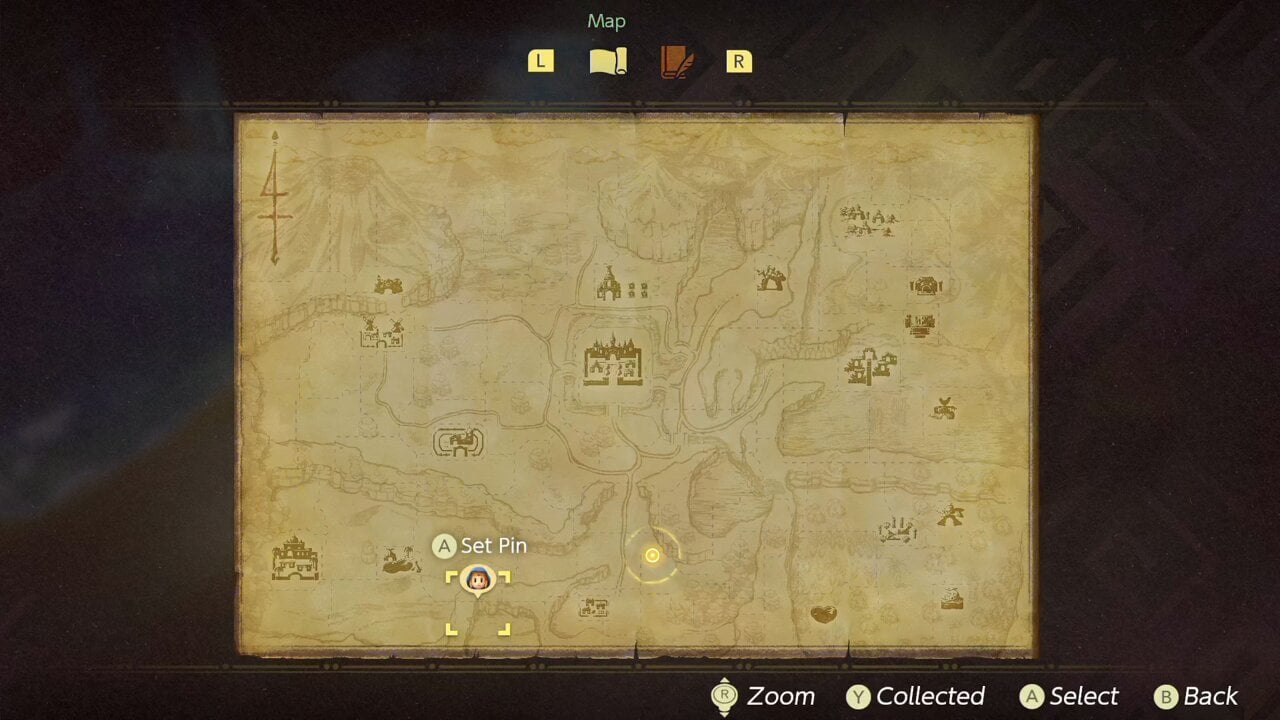Select the small temple marker above the castle
The height and width of the screenshot is (720, 1280).
pyautogui.click(x=609, y=284)
